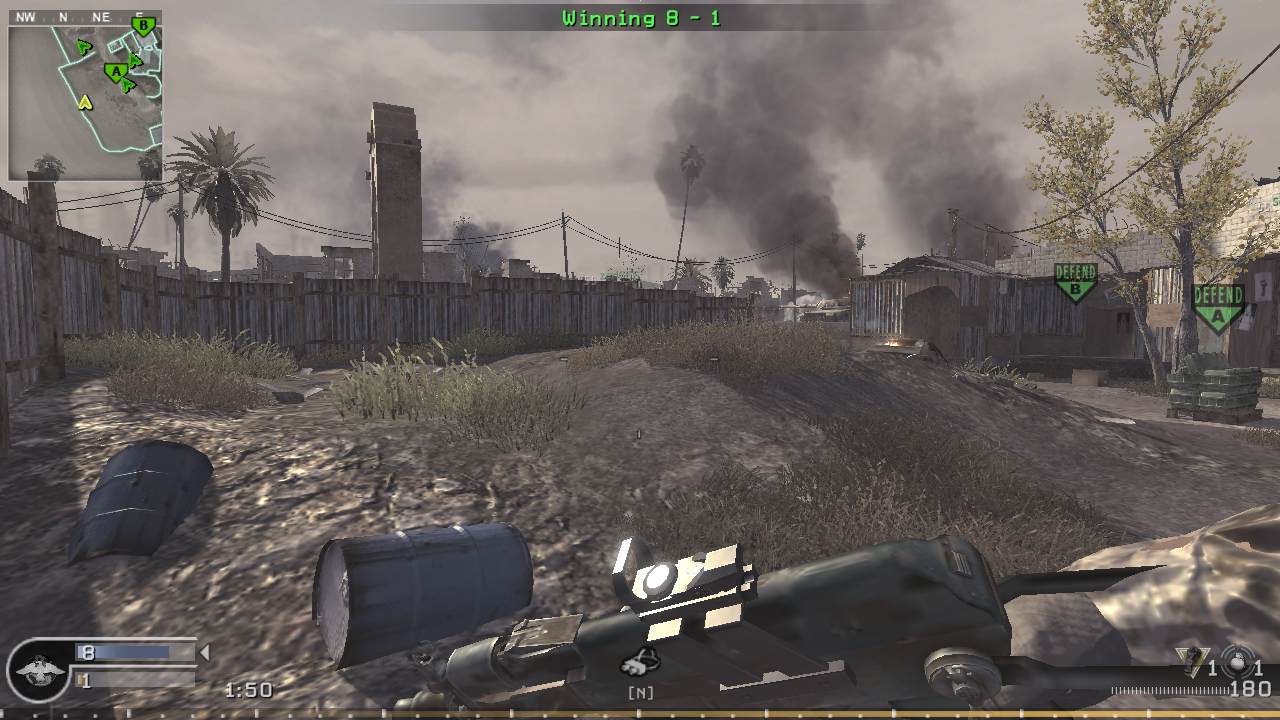Image resolution: width=1280 pixels, height=720 pixels.
Task: Click the ammo reserve count 180
Action: coord(1252,688)
